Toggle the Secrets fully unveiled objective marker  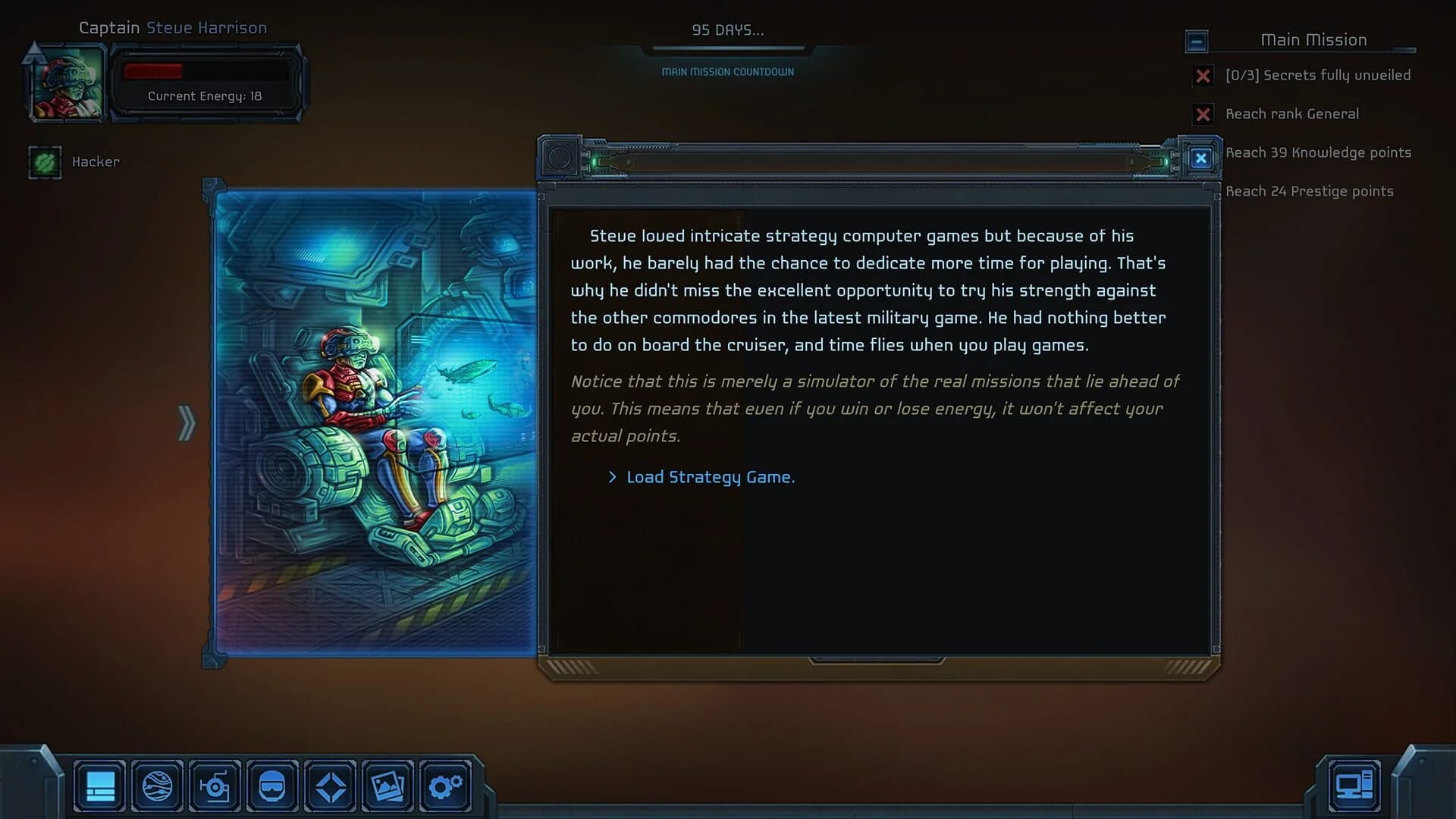click(x=1203, y=76)
